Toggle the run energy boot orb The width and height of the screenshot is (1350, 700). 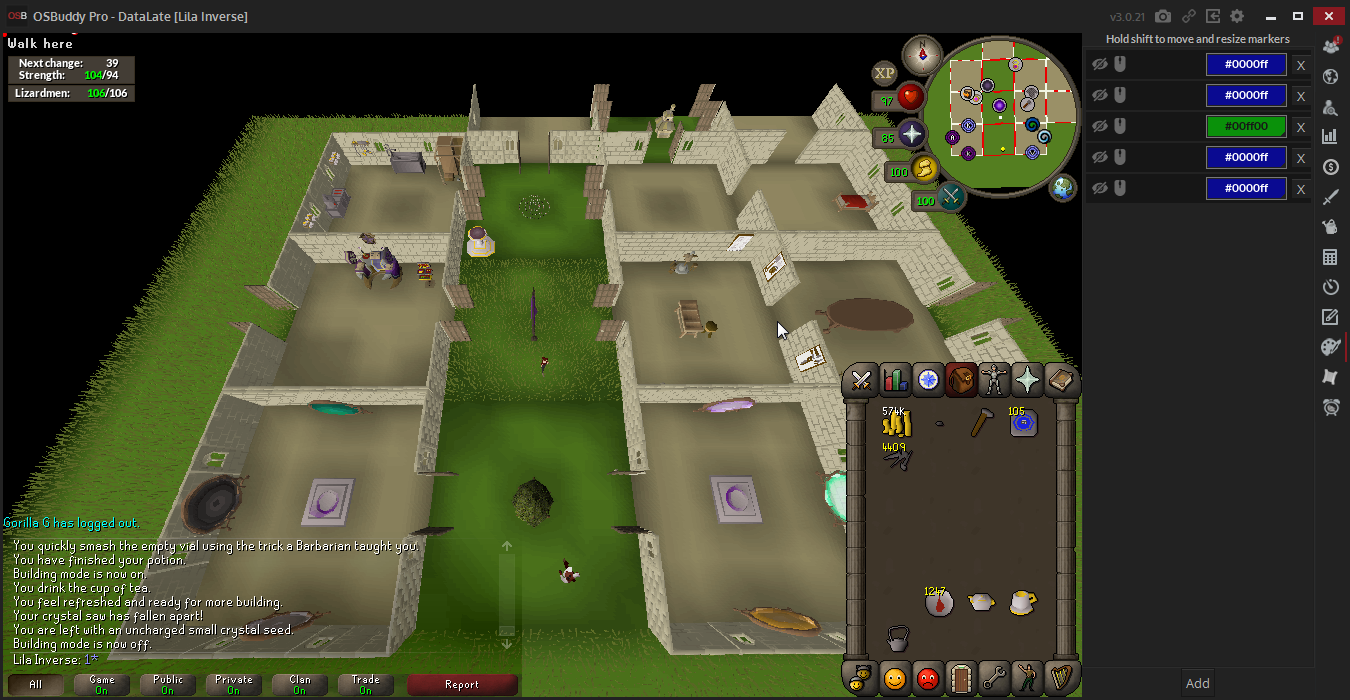coord(927,169)
